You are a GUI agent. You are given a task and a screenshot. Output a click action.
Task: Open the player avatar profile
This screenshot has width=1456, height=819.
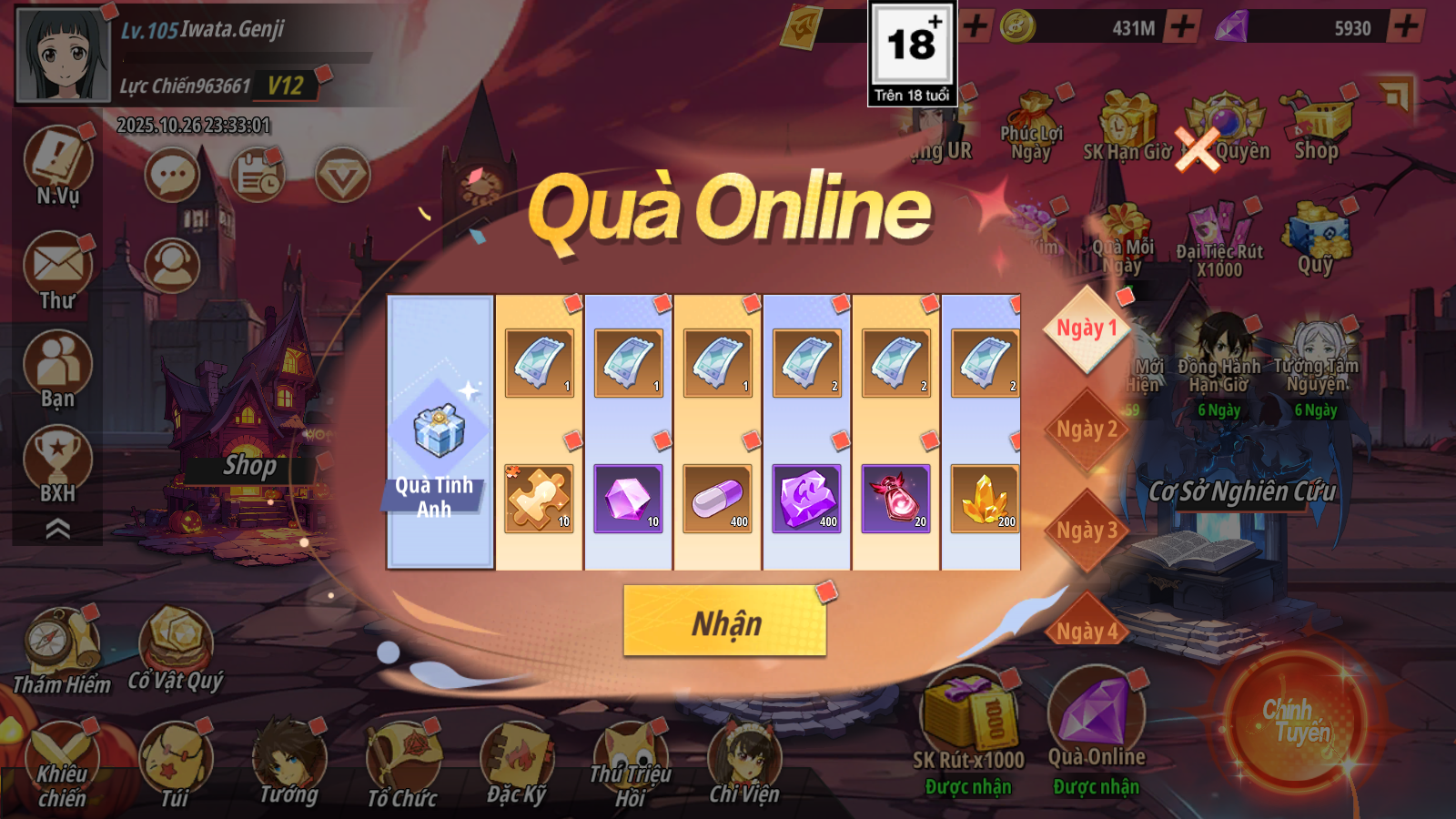(62, 55)
